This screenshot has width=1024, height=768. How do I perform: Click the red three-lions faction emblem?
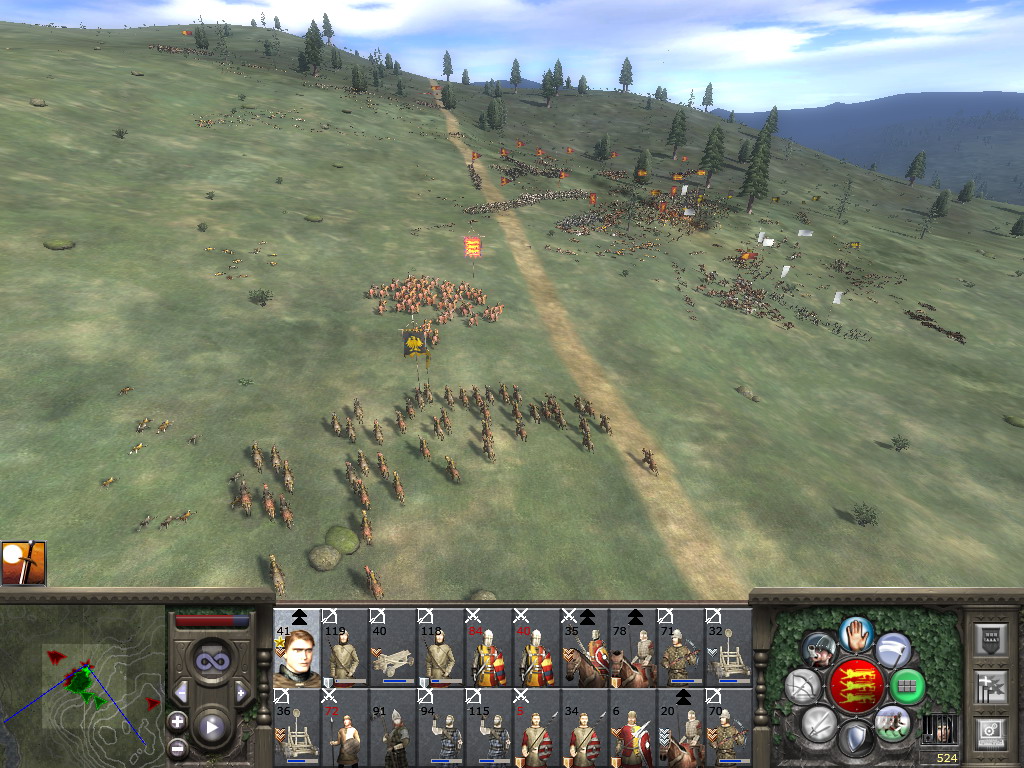[x=856, y=686]
